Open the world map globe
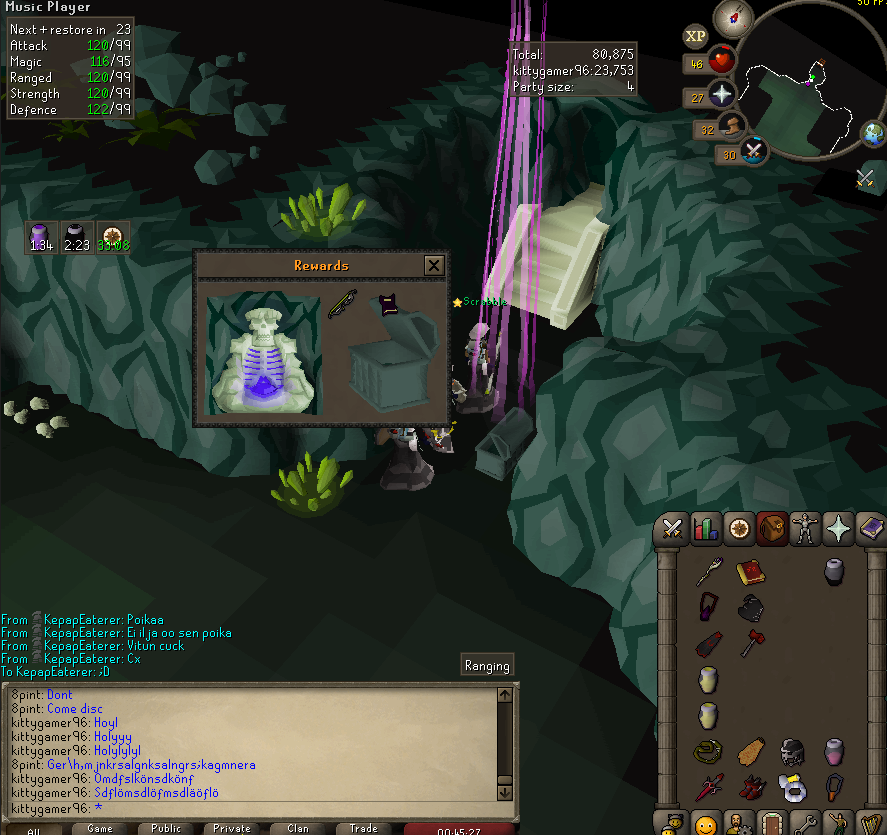Image resolution: width=887 pixels, height=835 pixels. pos(874,133)
